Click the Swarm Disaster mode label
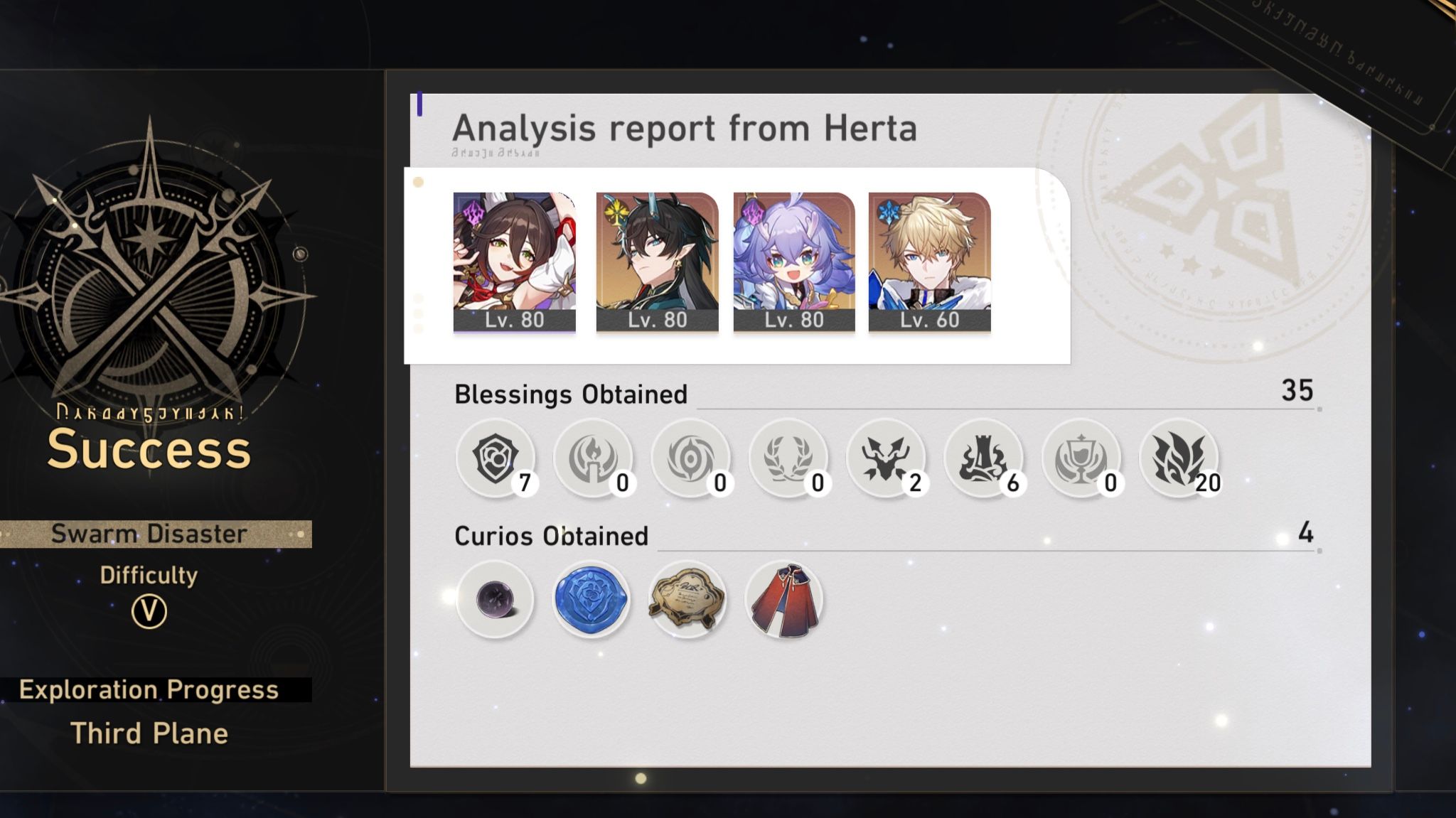 click(x=151, y=534)
